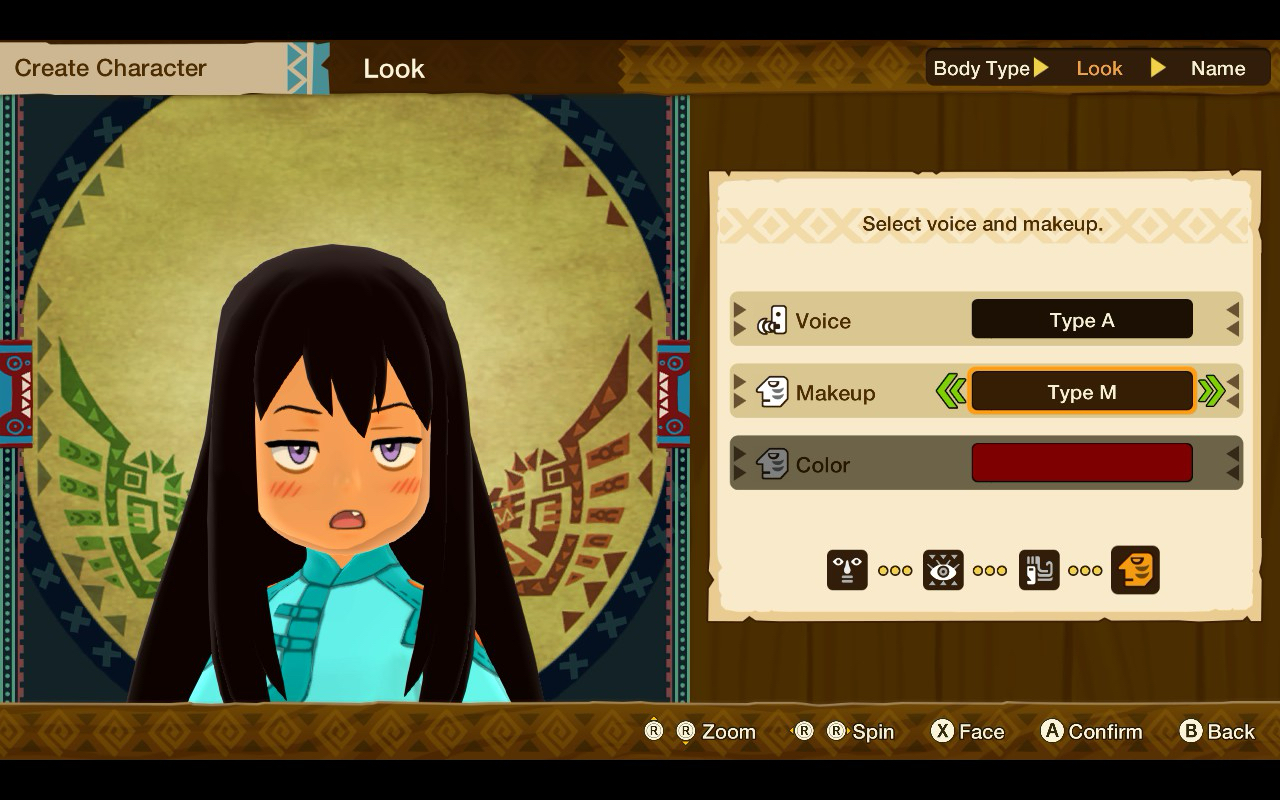Viewport: 1280px width, 800px height.
Task: Open the hair style category icon
Action: pos(1039,570)
